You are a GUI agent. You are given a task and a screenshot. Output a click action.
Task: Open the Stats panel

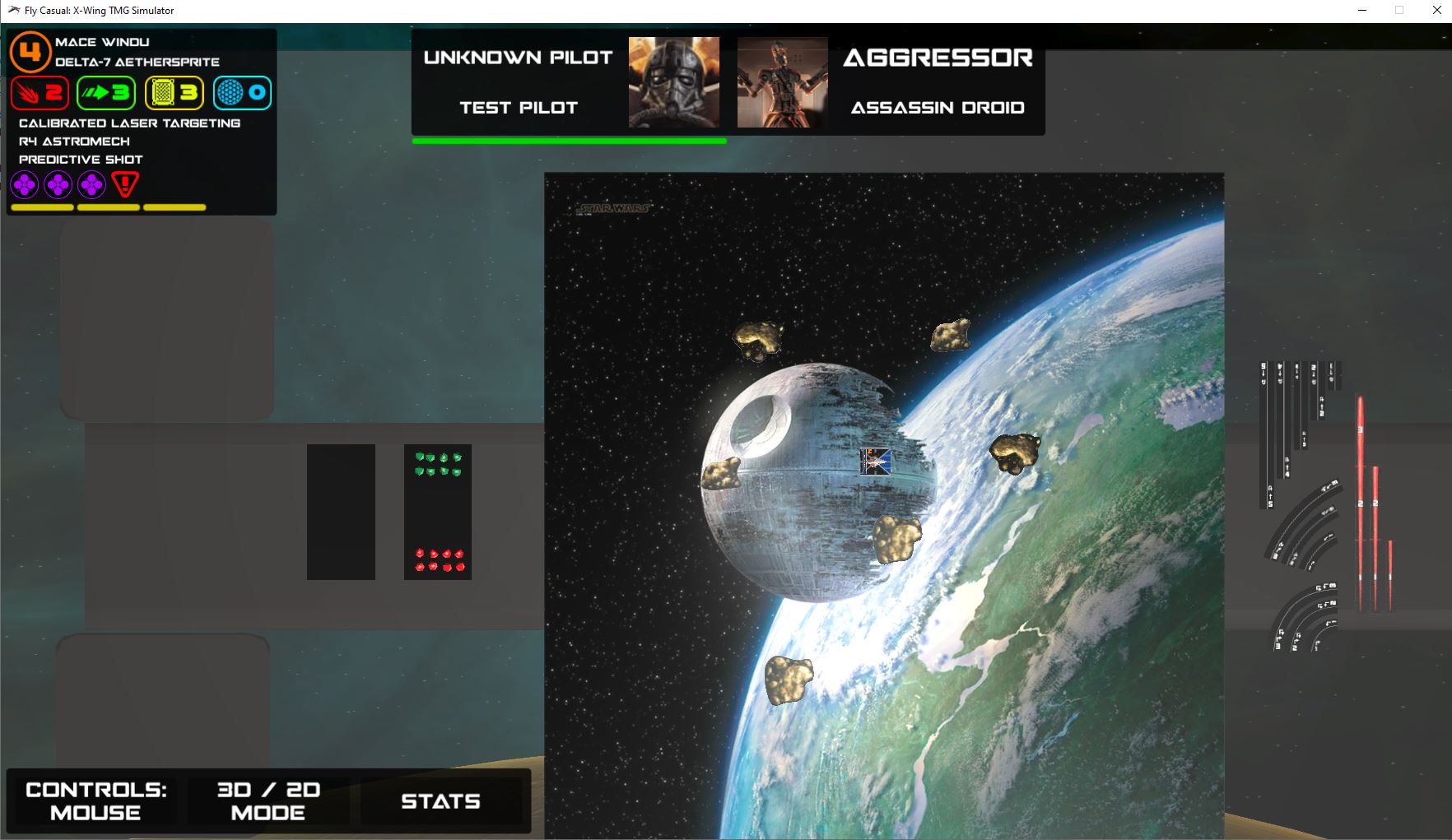click(x=440, y=801)
